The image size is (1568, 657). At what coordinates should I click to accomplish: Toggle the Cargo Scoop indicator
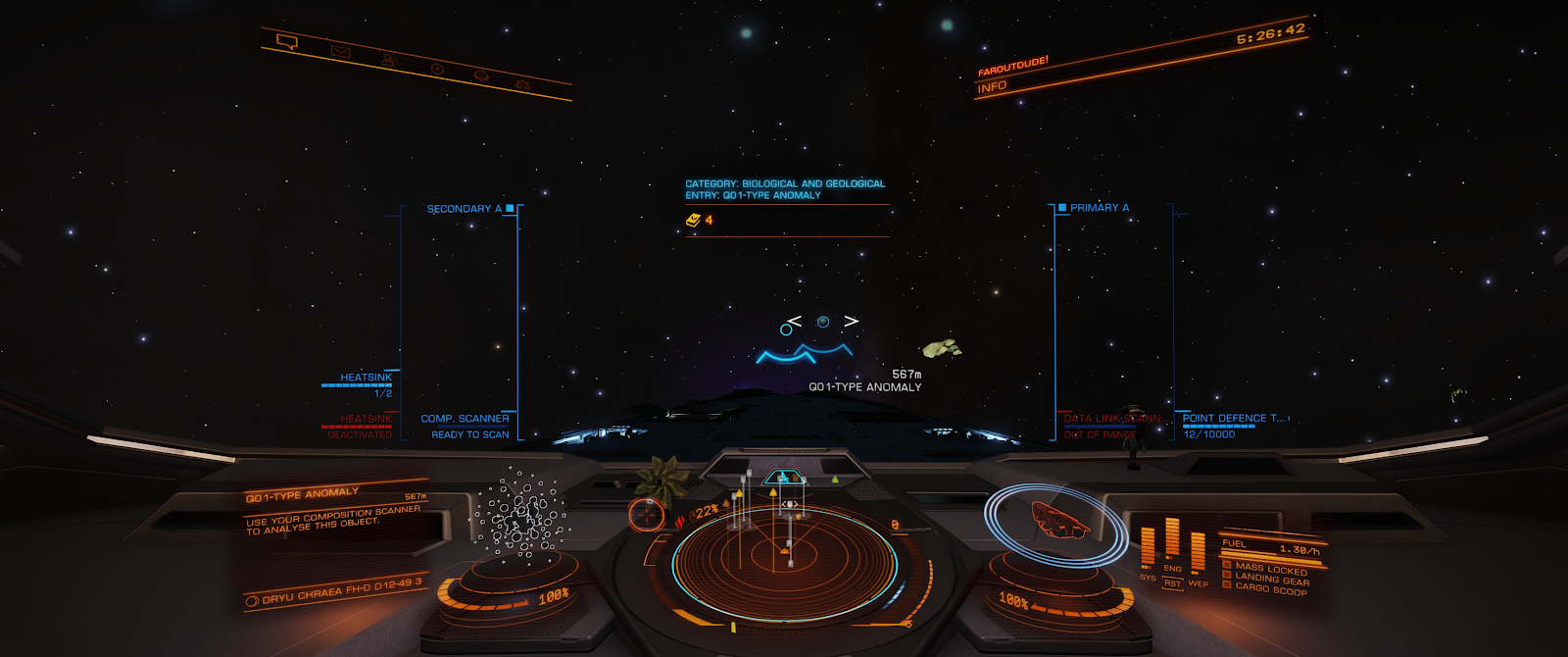pos(1271,589)
